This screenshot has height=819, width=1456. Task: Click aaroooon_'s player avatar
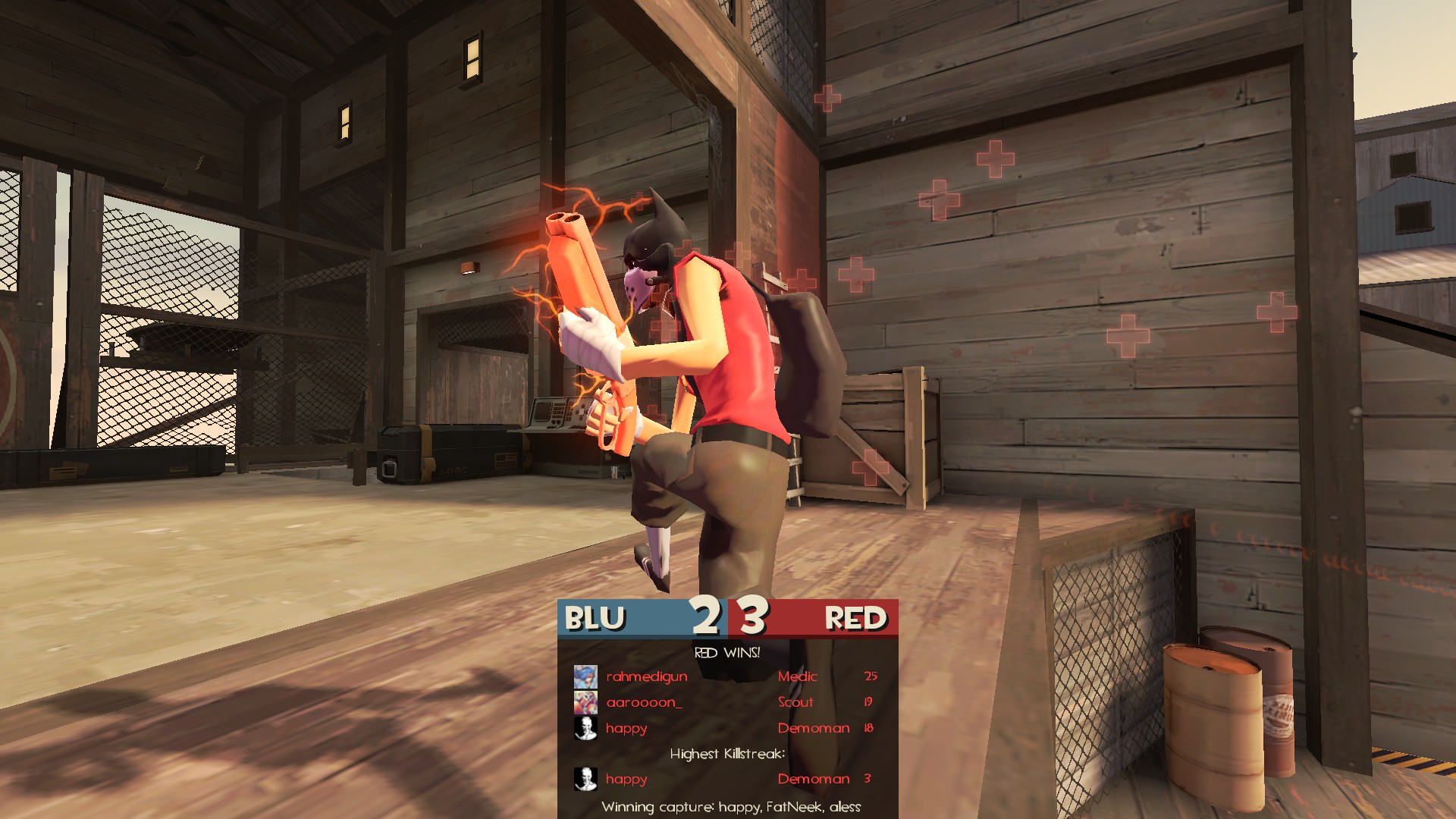pos(585,702)
